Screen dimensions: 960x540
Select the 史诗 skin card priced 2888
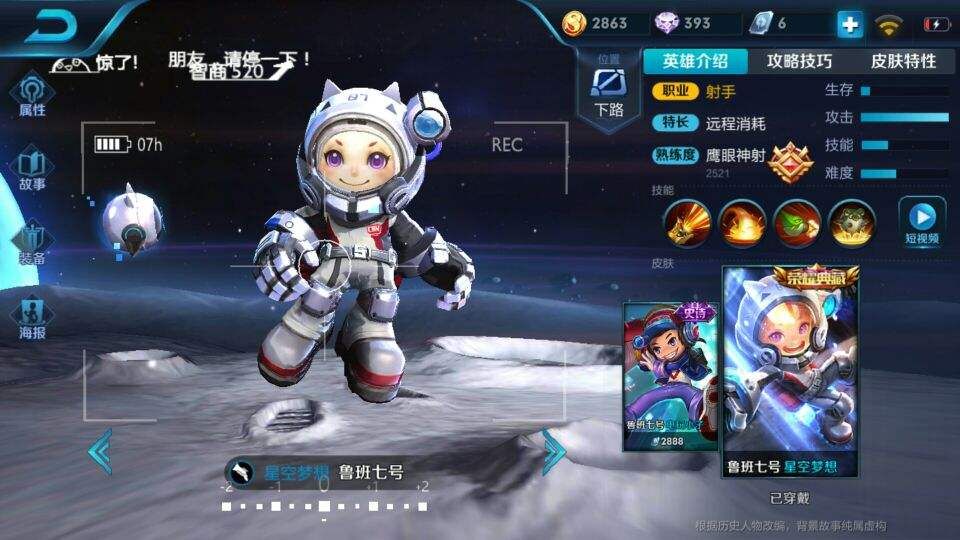coord(669,375)
